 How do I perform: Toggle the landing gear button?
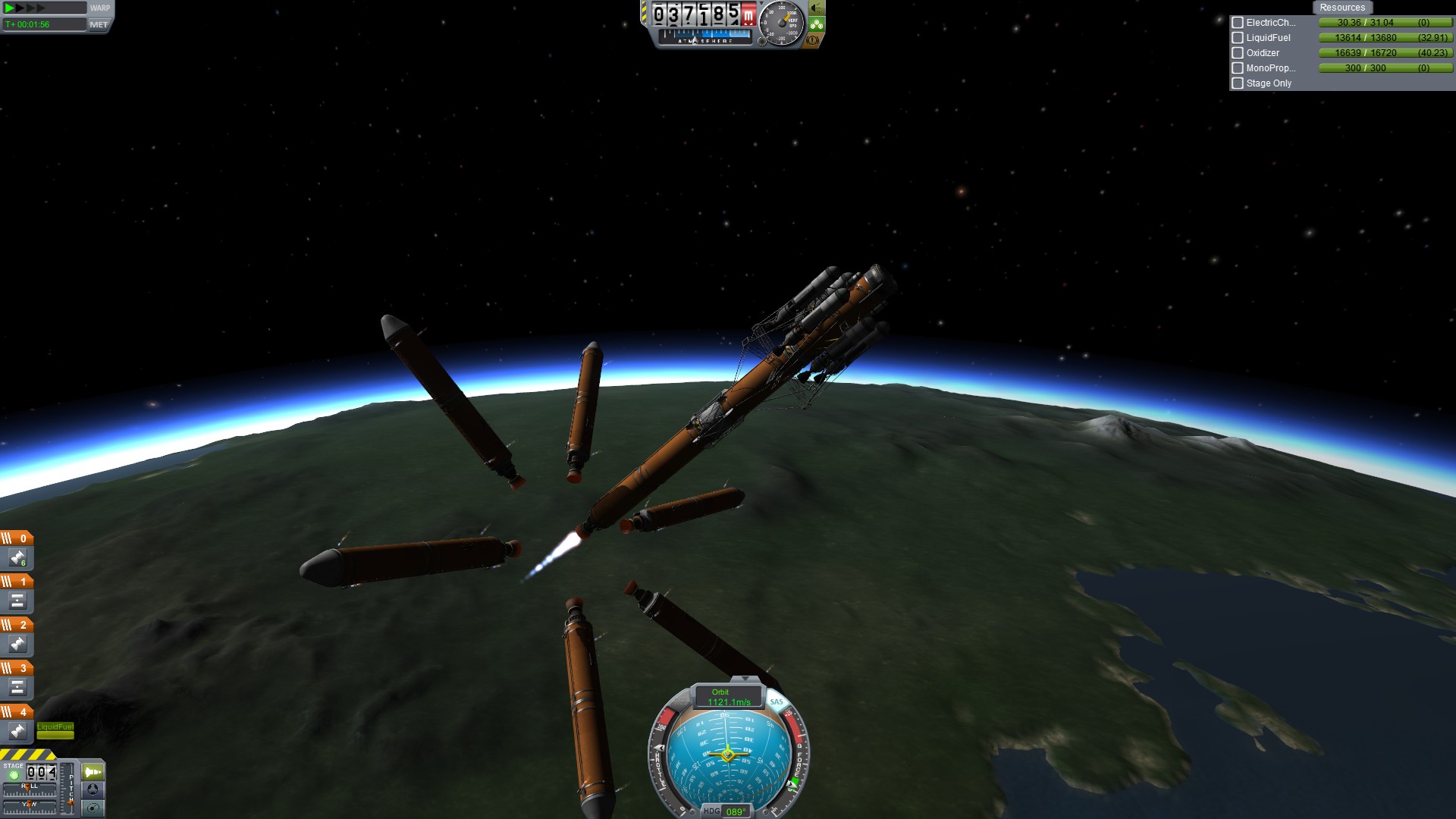tap(817, 24)
